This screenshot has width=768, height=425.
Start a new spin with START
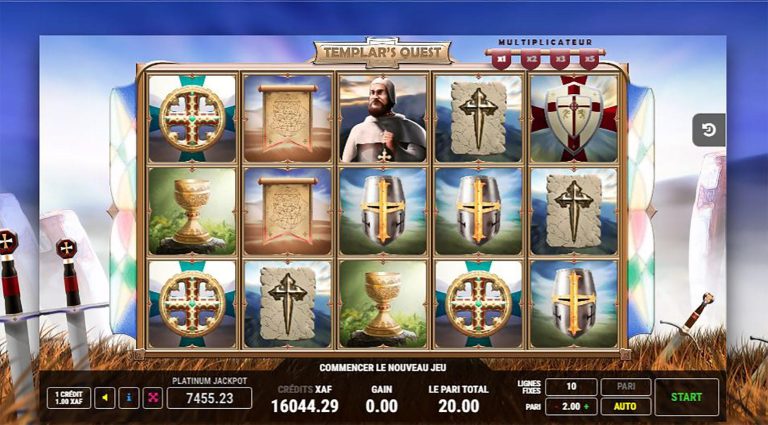pyautogui.click(x=686, y=397)
